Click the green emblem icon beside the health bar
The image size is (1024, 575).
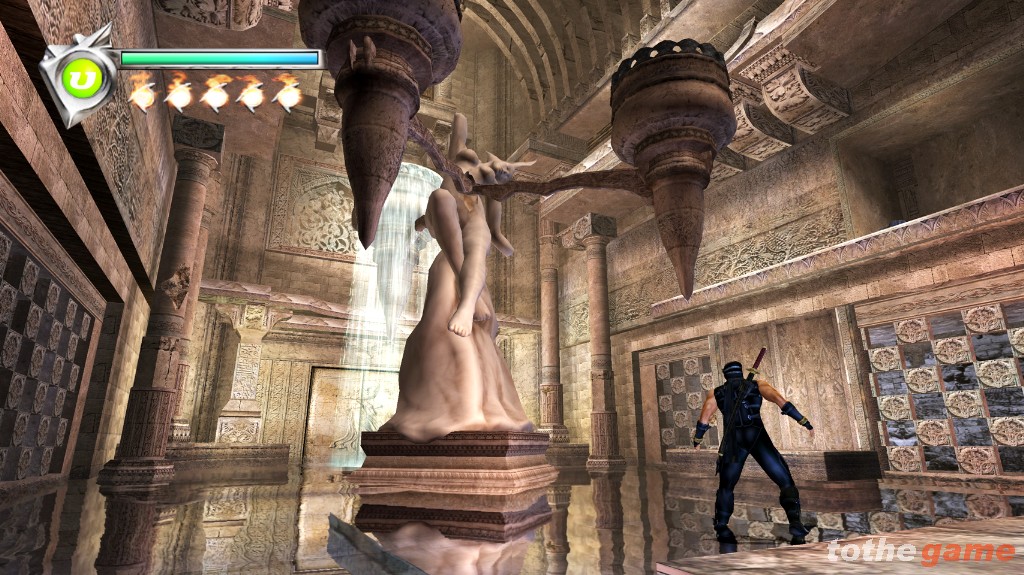click(x=83, y=78)
